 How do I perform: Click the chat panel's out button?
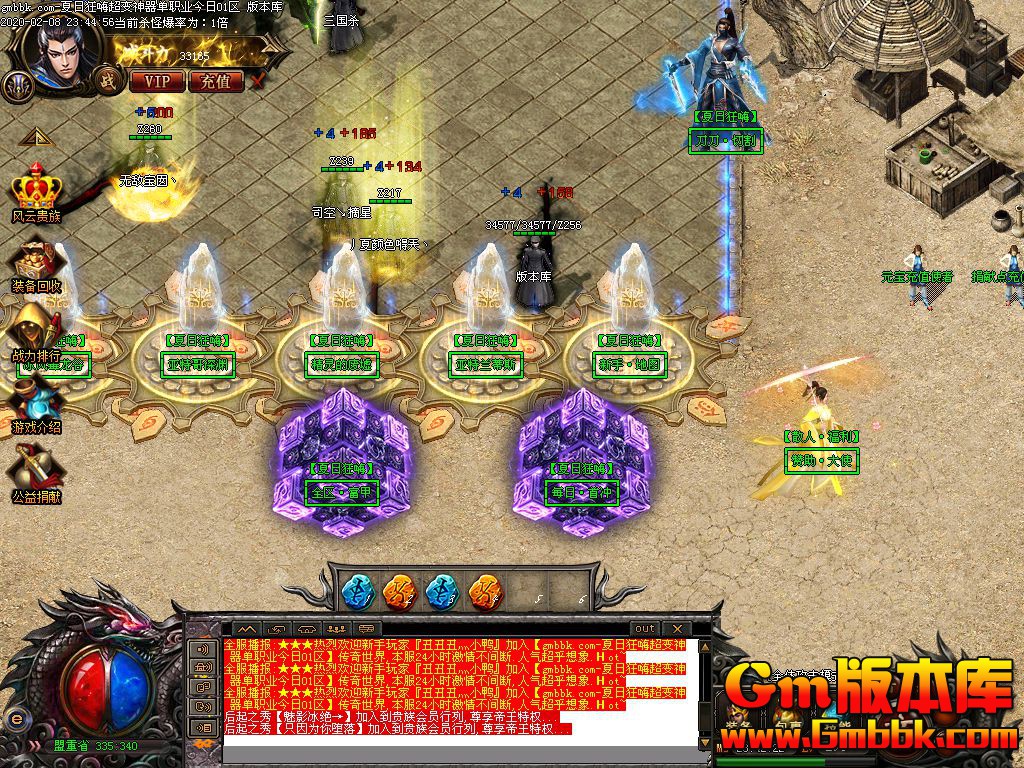click(645, 629)
